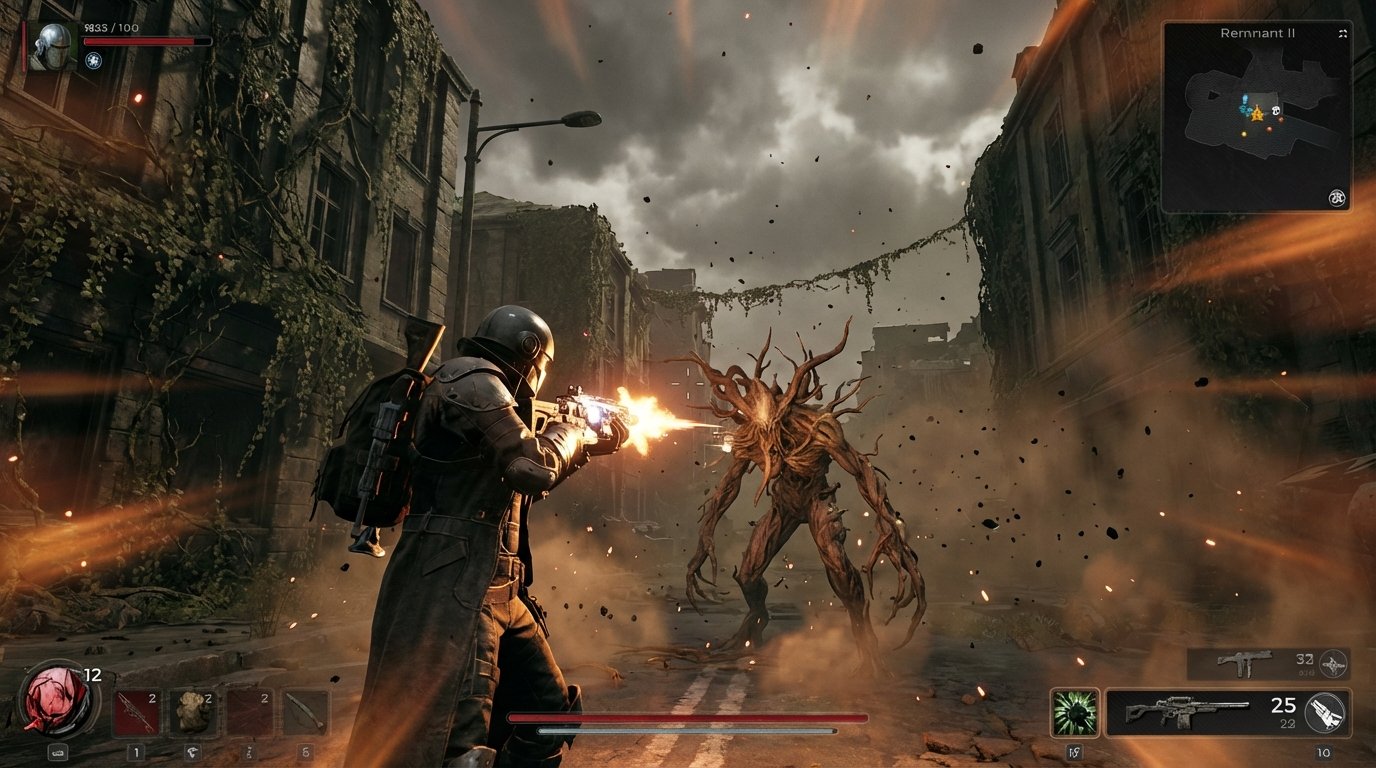Activate the green plant archetype skill icon
This screenshot has height=768, width=1376.
[x=1075, y=712]
